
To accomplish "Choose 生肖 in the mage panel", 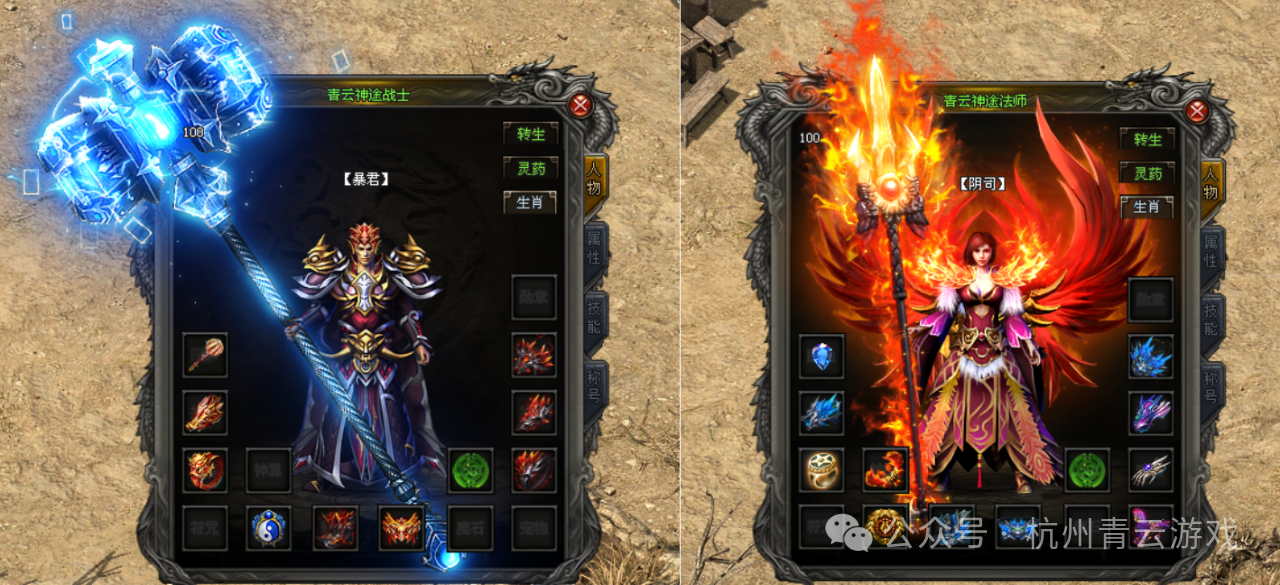I will click(1147, 206).
